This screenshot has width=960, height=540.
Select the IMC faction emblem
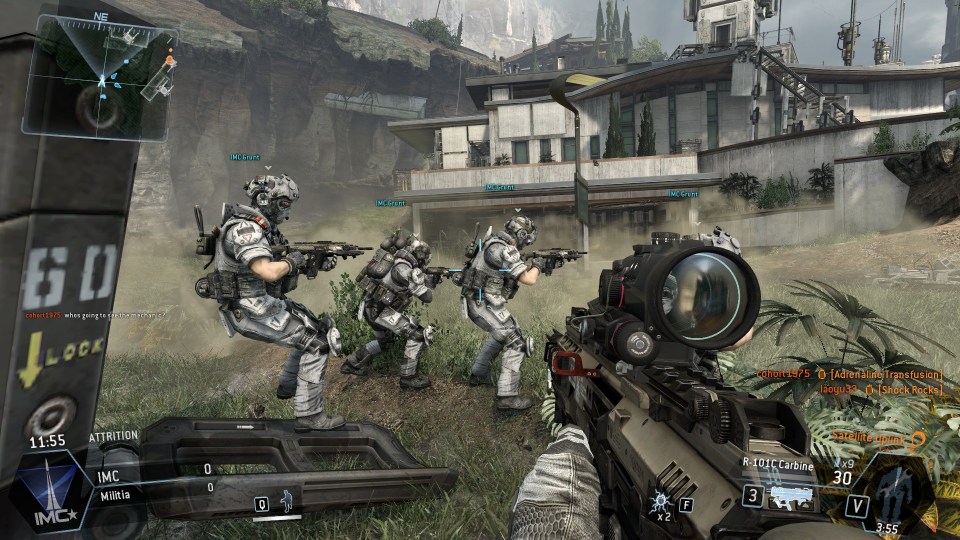coord(50,490)
